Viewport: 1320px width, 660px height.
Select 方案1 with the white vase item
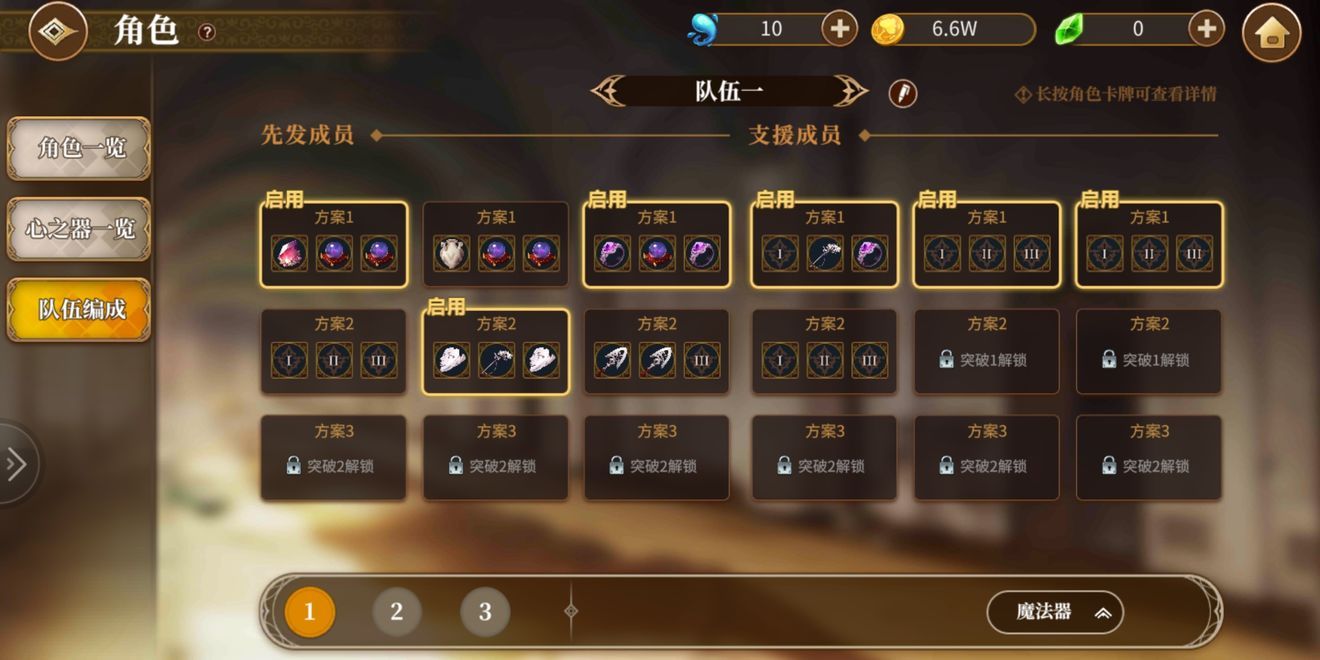(496, 245)
